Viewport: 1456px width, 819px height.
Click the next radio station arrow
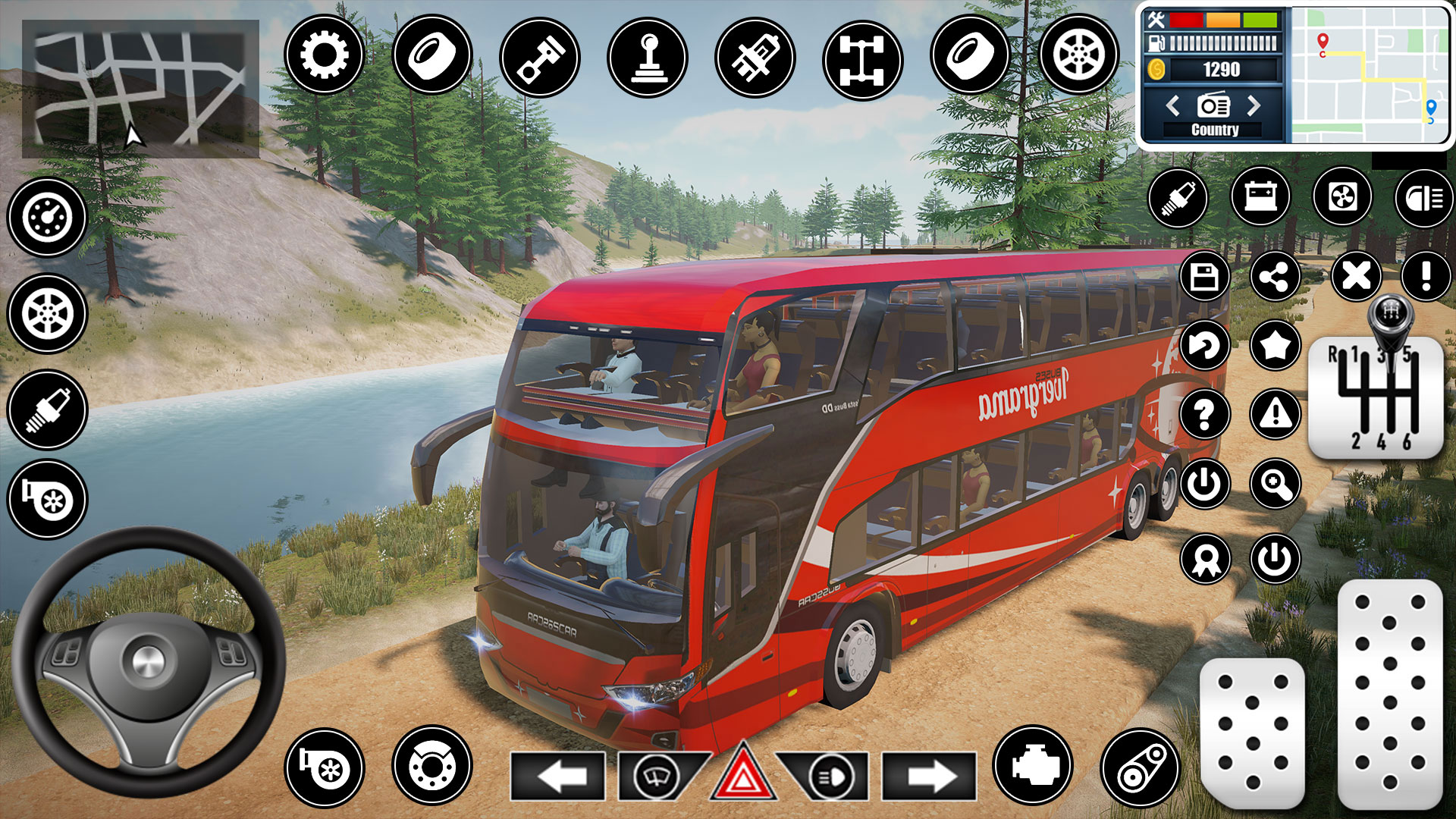pyautogui.click(x=1251, y=106)
